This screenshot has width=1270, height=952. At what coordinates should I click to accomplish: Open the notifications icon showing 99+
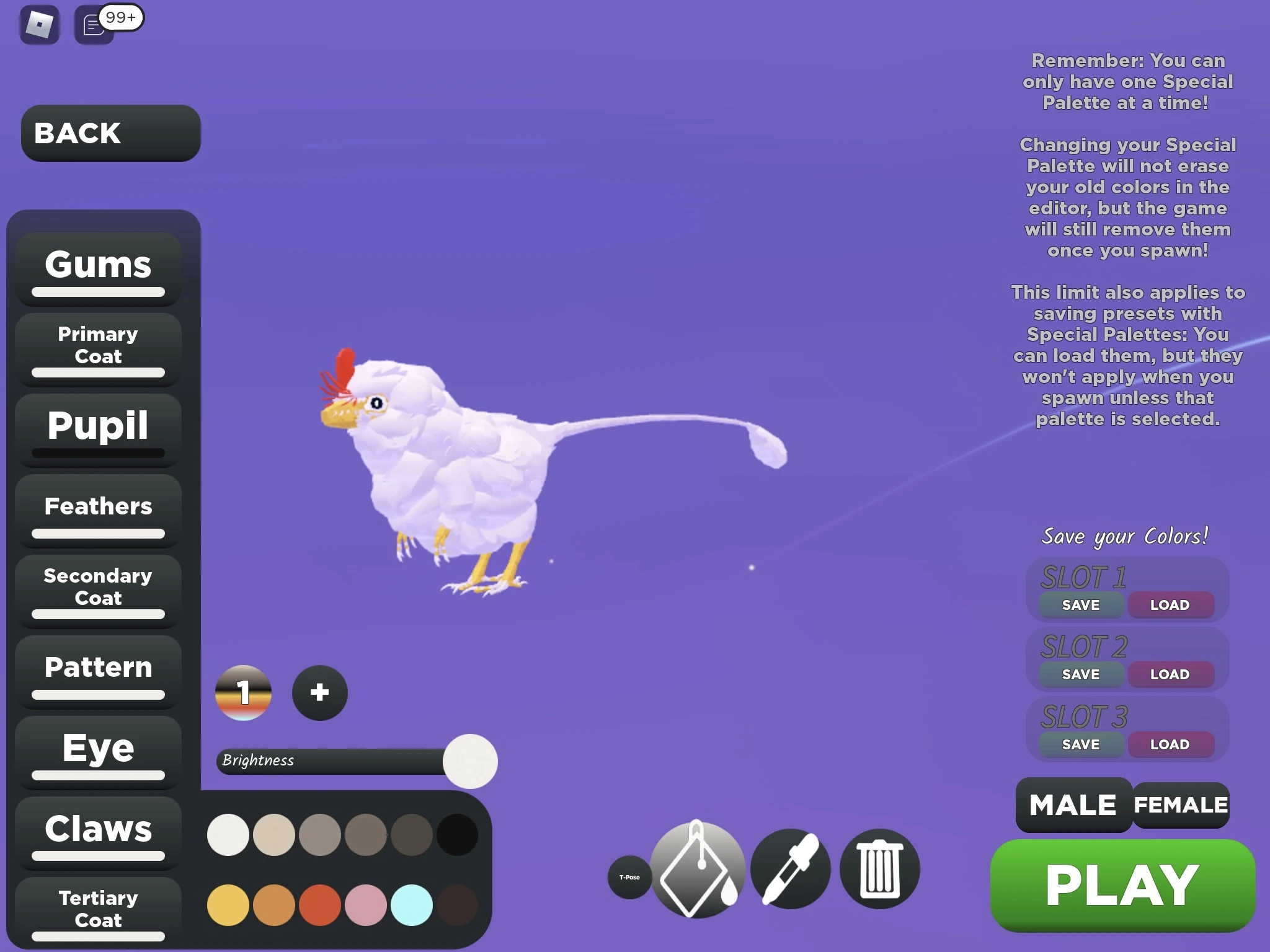point(93,25)
